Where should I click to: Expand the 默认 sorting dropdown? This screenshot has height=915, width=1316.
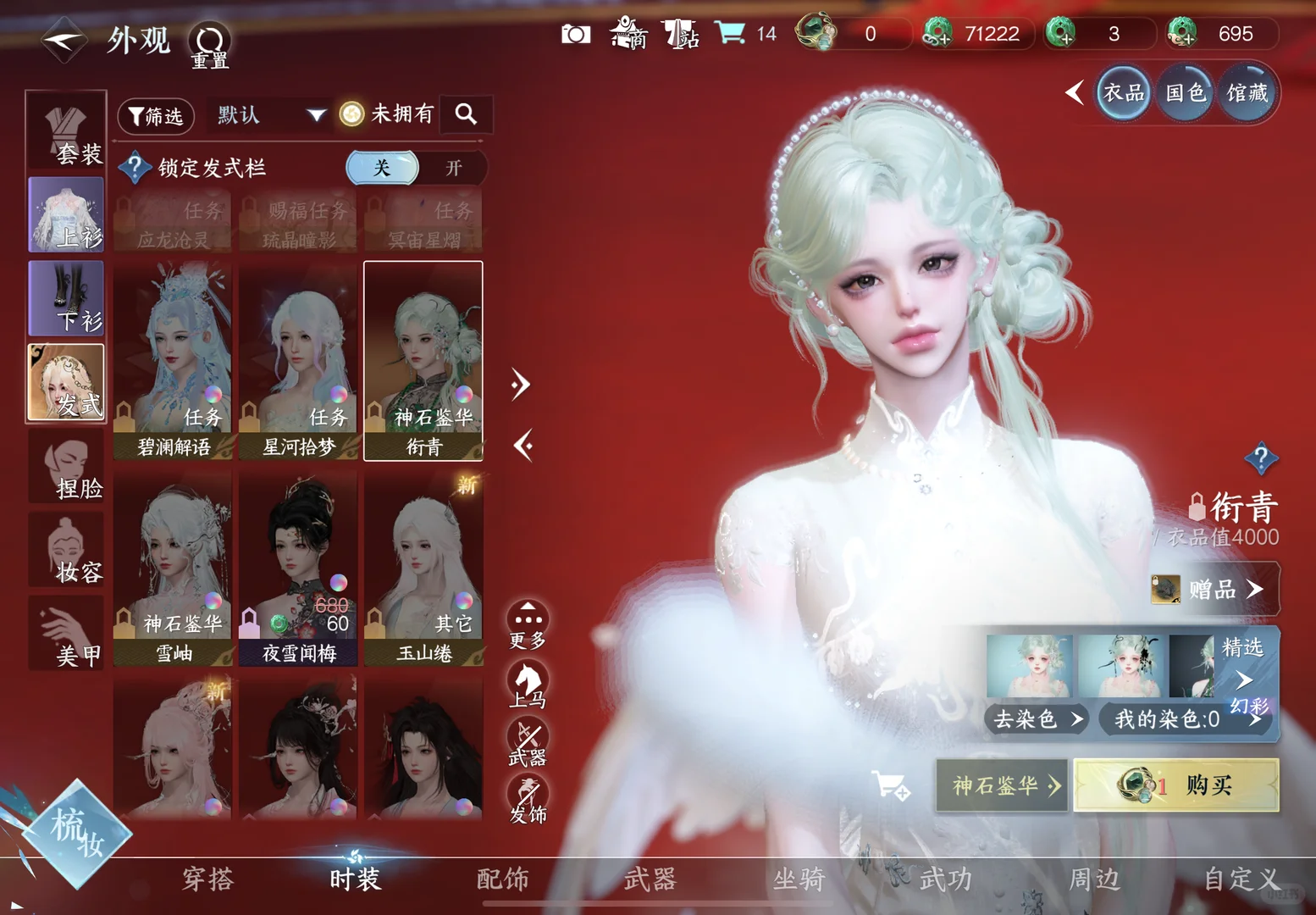(269, 115)
